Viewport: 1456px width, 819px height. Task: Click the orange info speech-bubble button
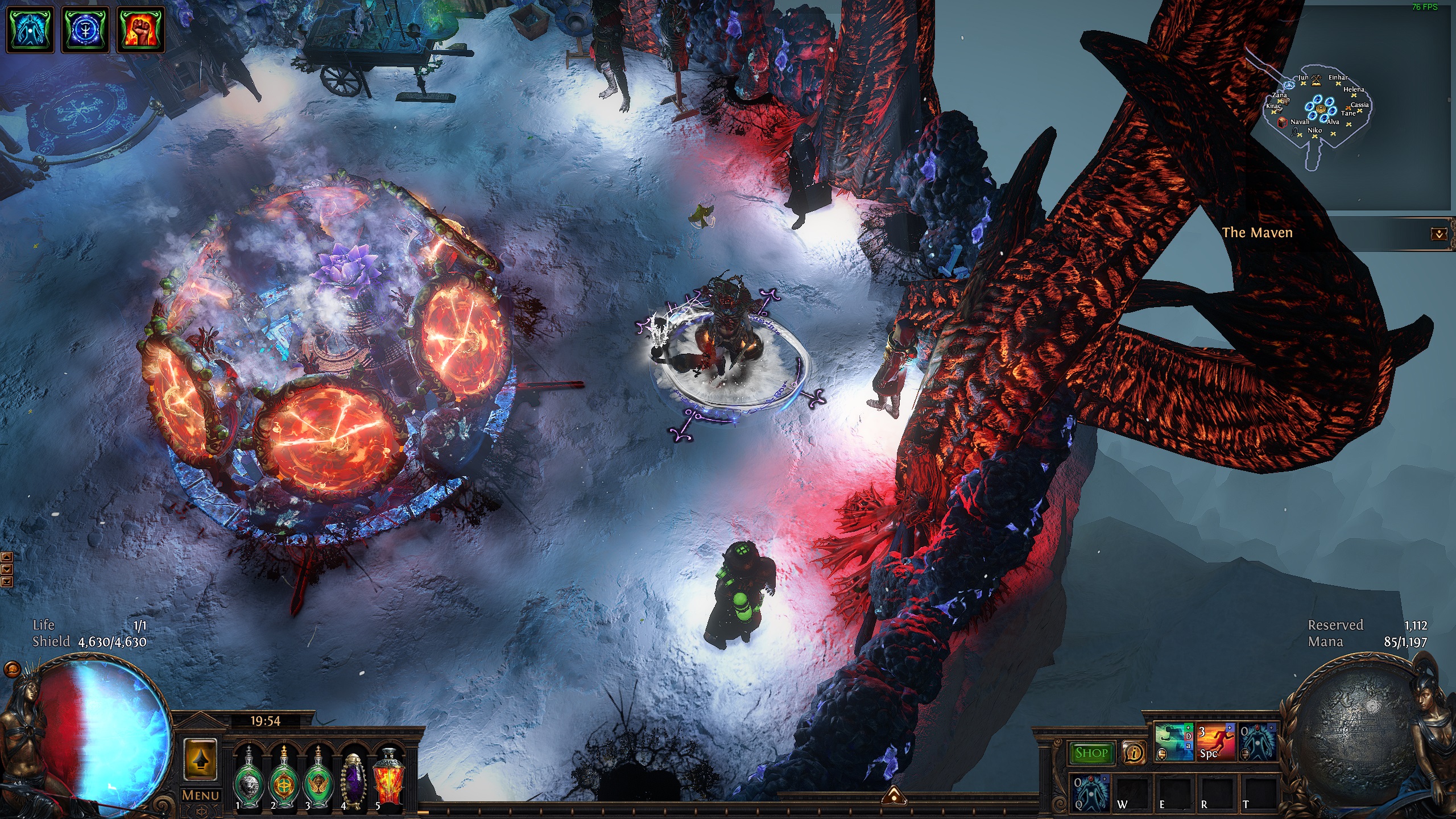point(1134,753)
